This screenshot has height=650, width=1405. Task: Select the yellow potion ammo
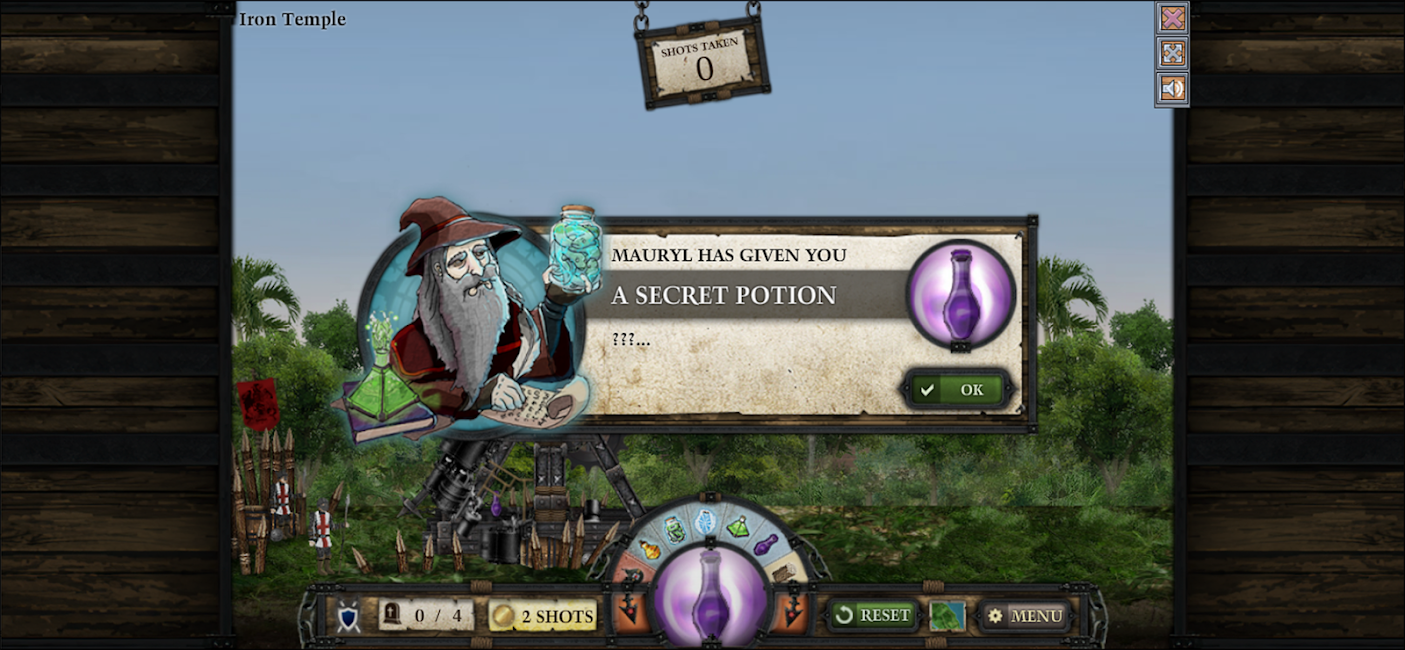650,549
